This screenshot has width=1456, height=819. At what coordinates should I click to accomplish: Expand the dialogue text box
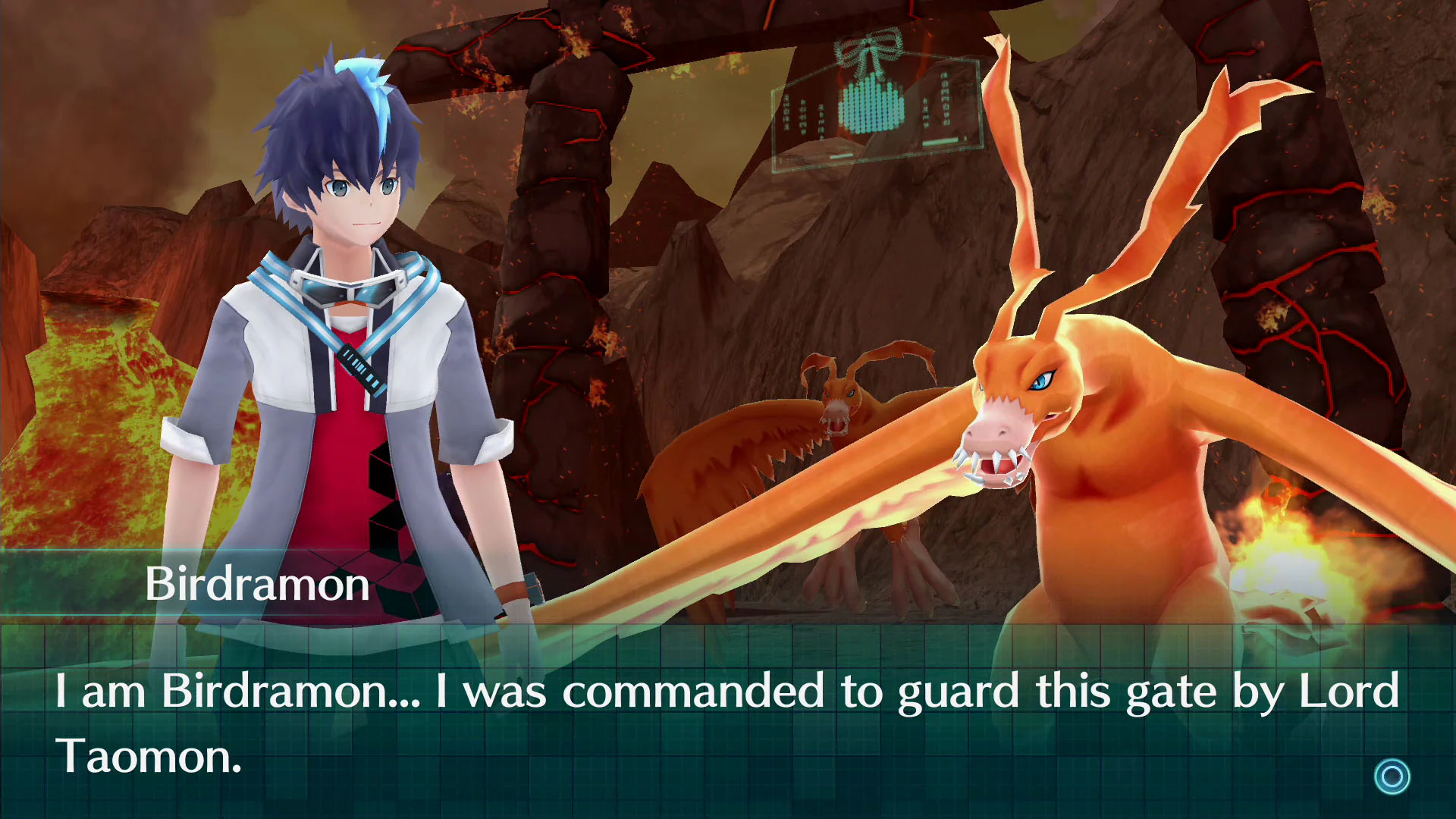coord(728,720)
